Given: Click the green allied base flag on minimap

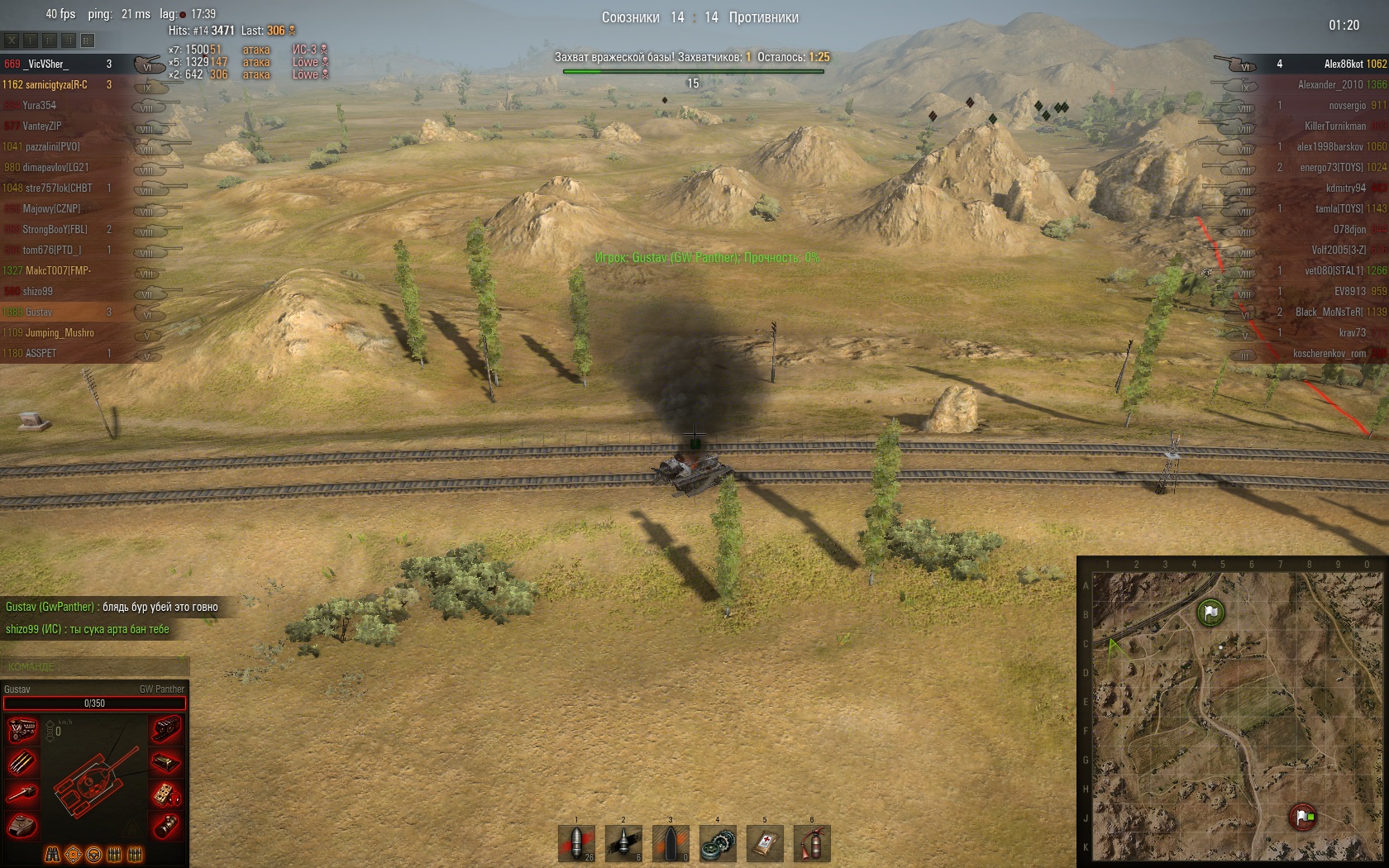Looking at the screenshot, I should point(1210,613).
